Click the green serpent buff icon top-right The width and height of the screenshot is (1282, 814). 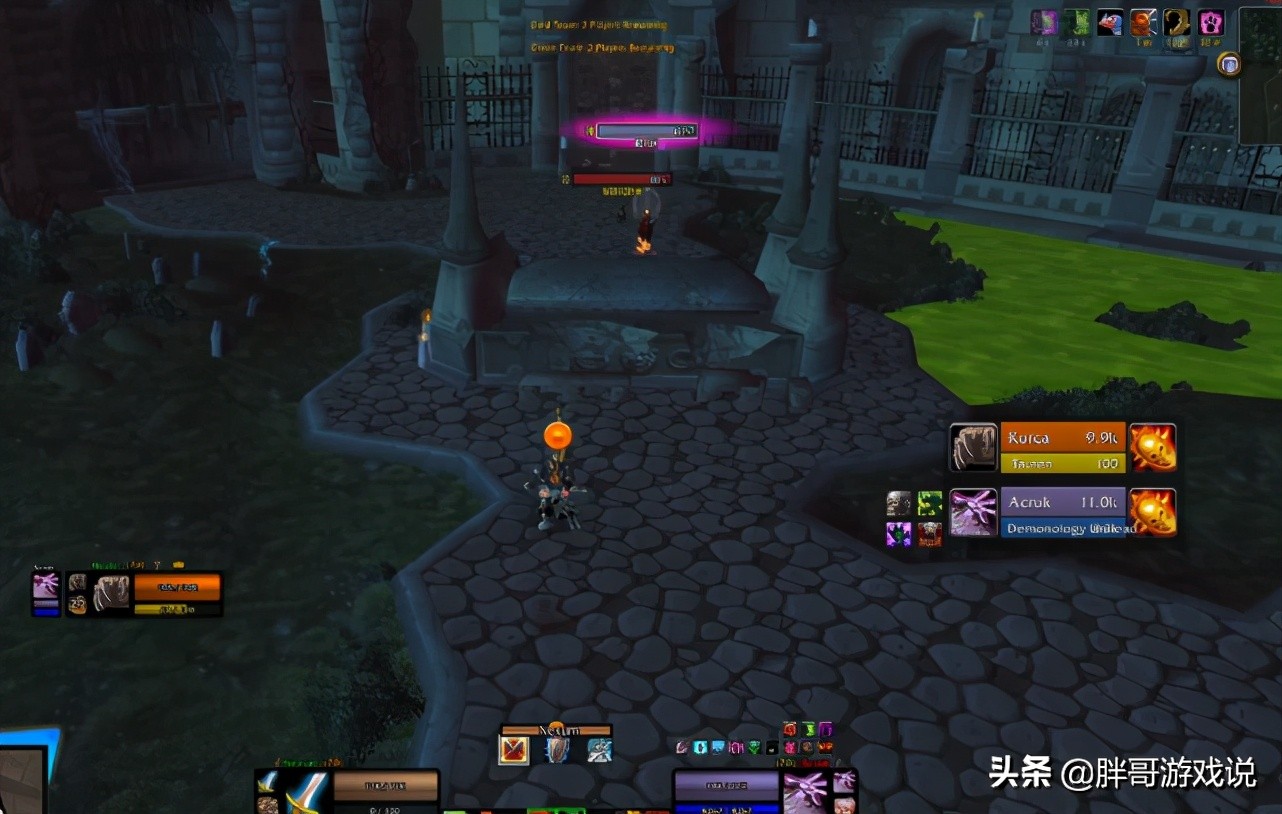(x=1077, y=22)
